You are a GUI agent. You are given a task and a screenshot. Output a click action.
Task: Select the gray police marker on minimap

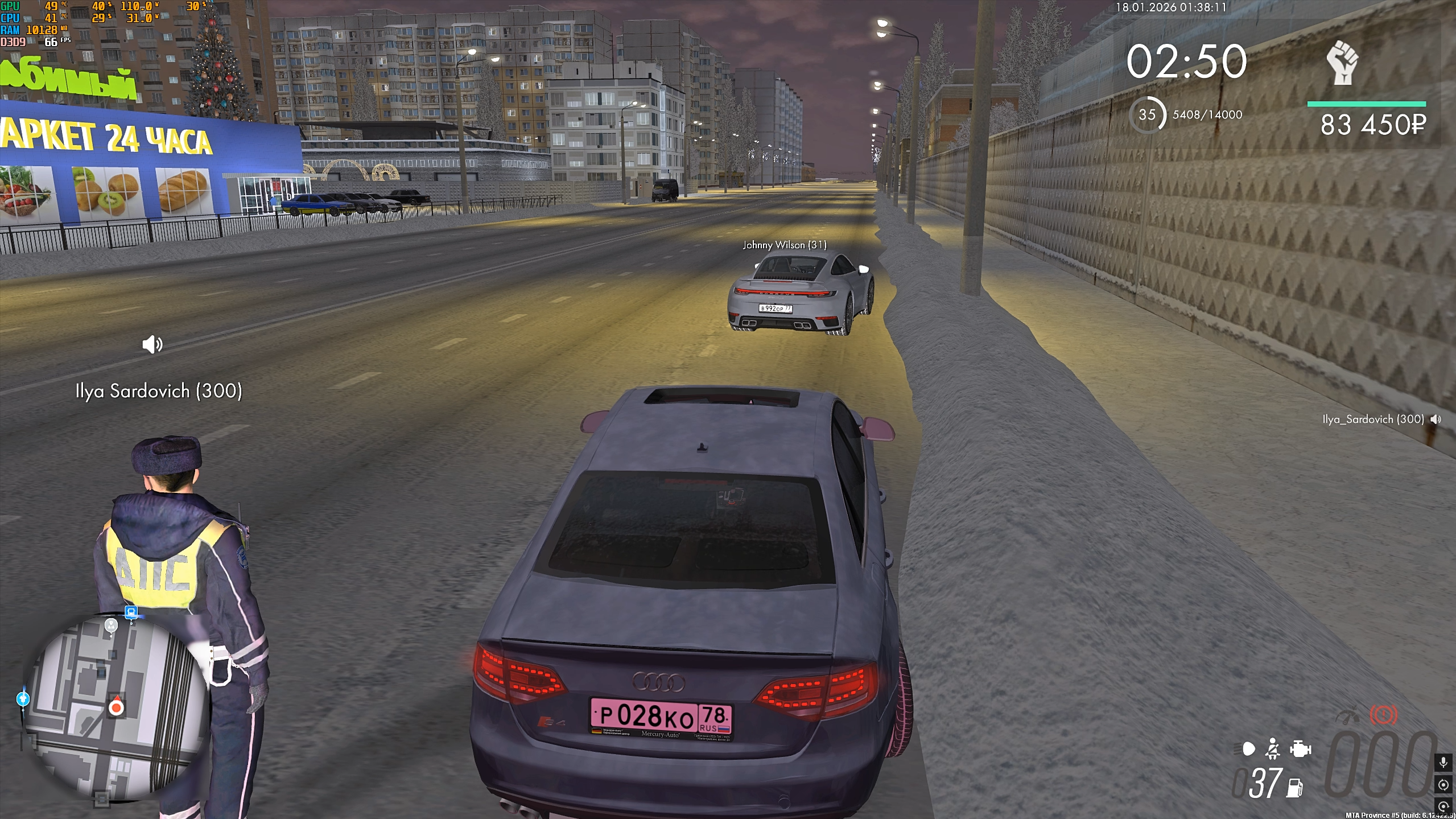(111, 625)
